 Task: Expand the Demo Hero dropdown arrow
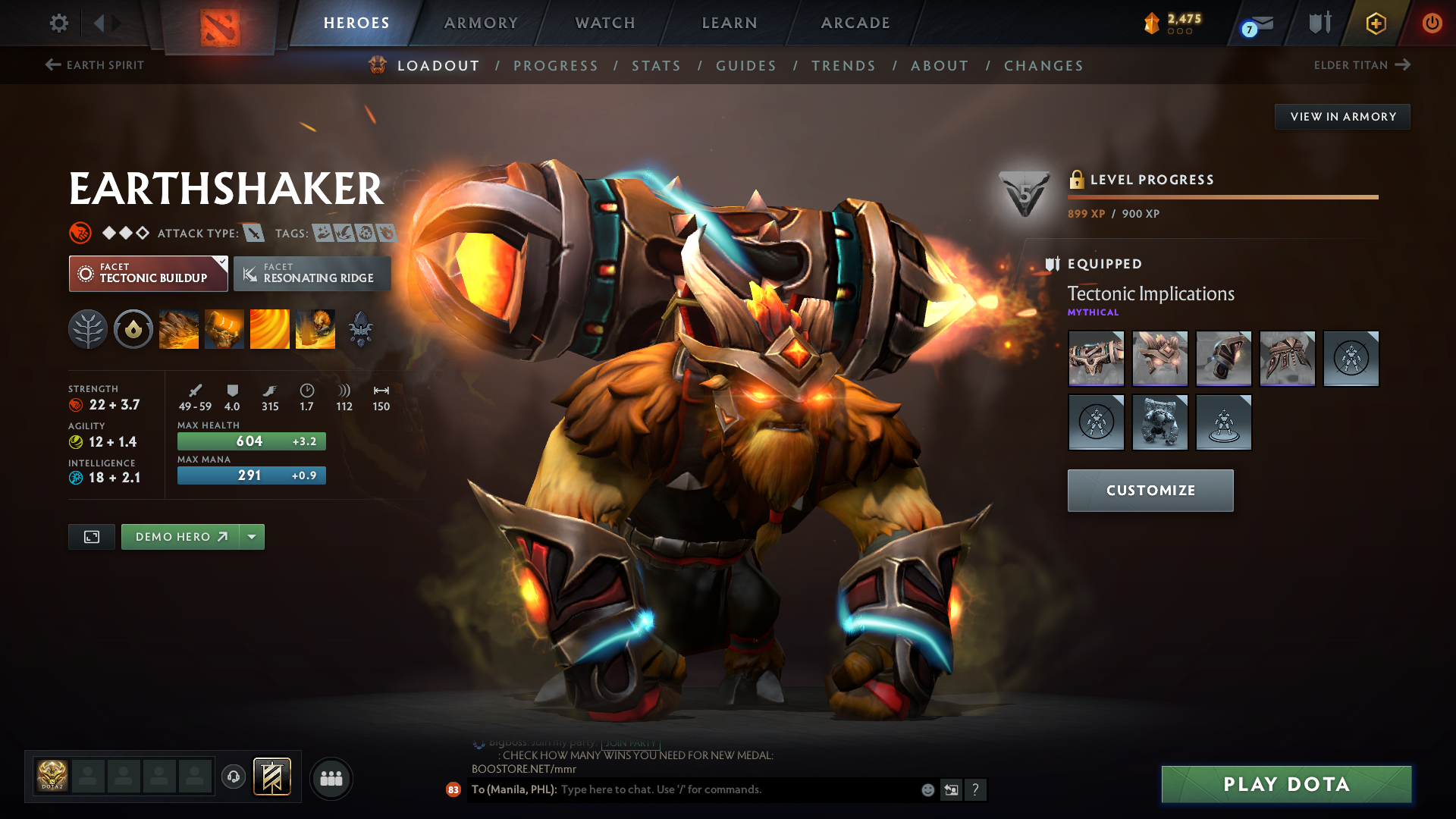(x=252, y=536)
